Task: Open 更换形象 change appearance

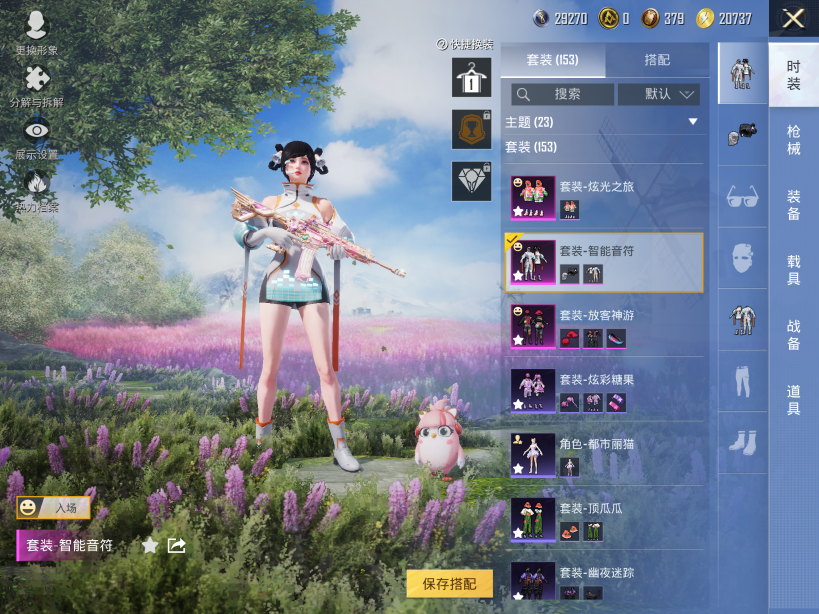Action: point(37,33)
